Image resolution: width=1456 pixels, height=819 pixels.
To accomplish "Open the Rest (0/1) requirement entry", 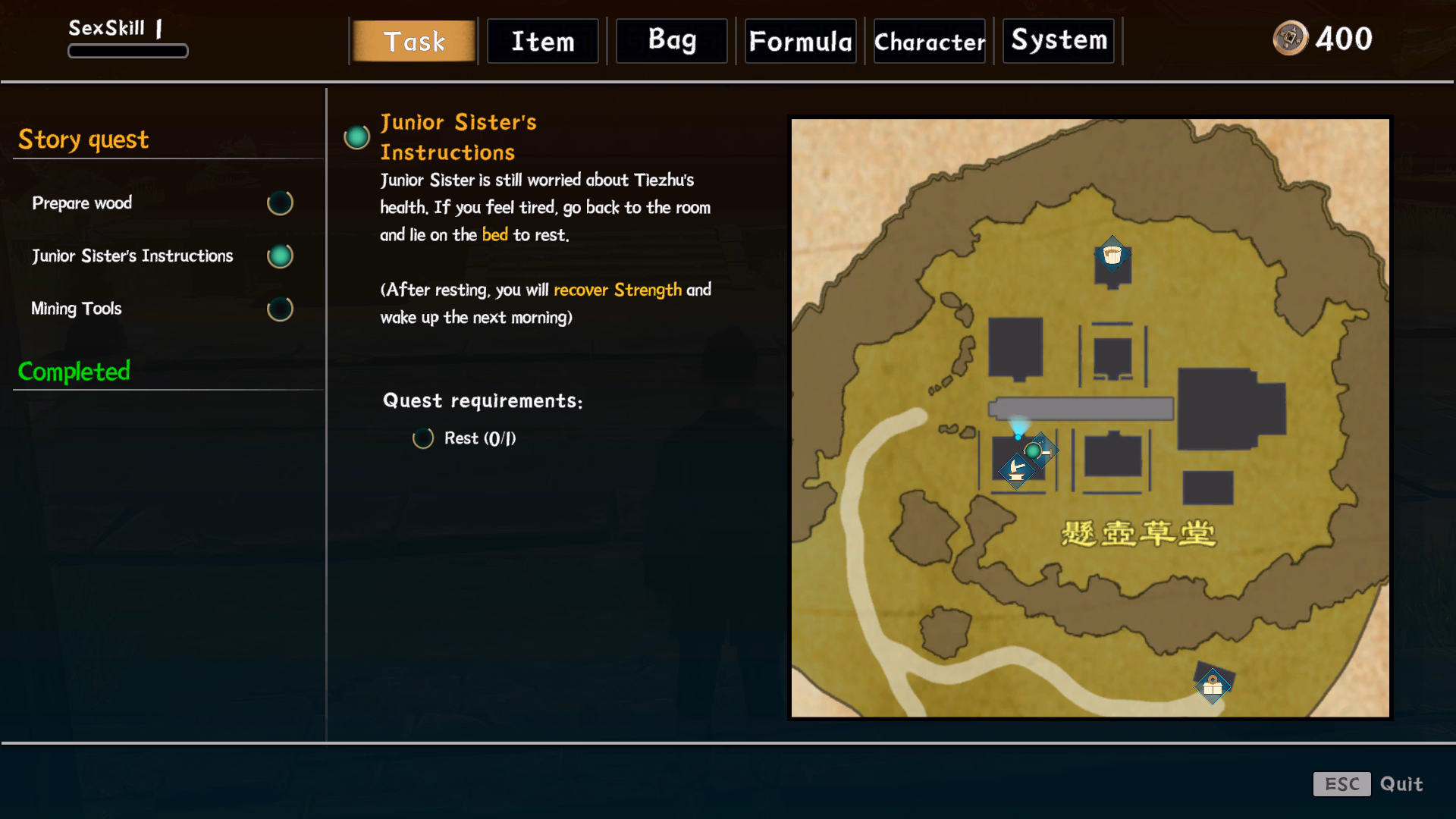I will 465,438.
